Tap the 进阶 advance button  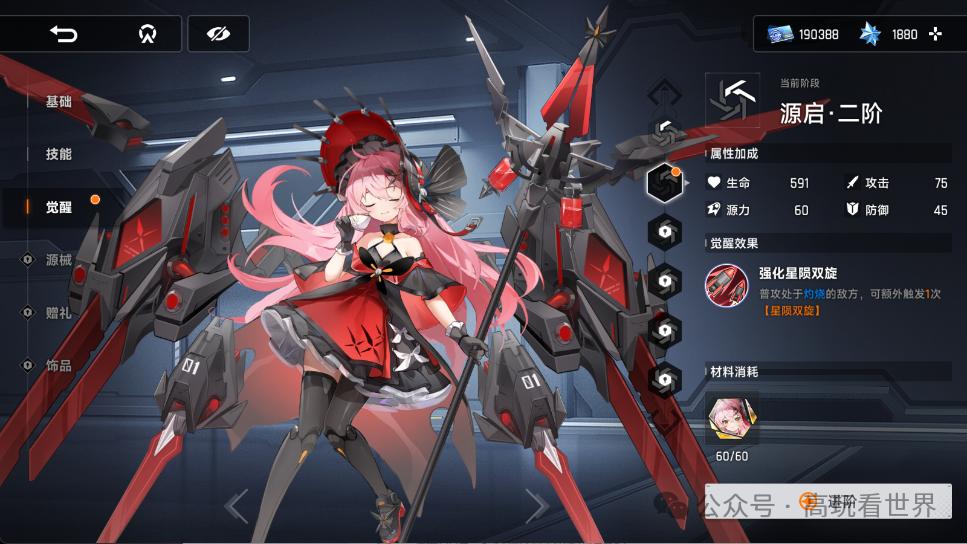[827, 502]
